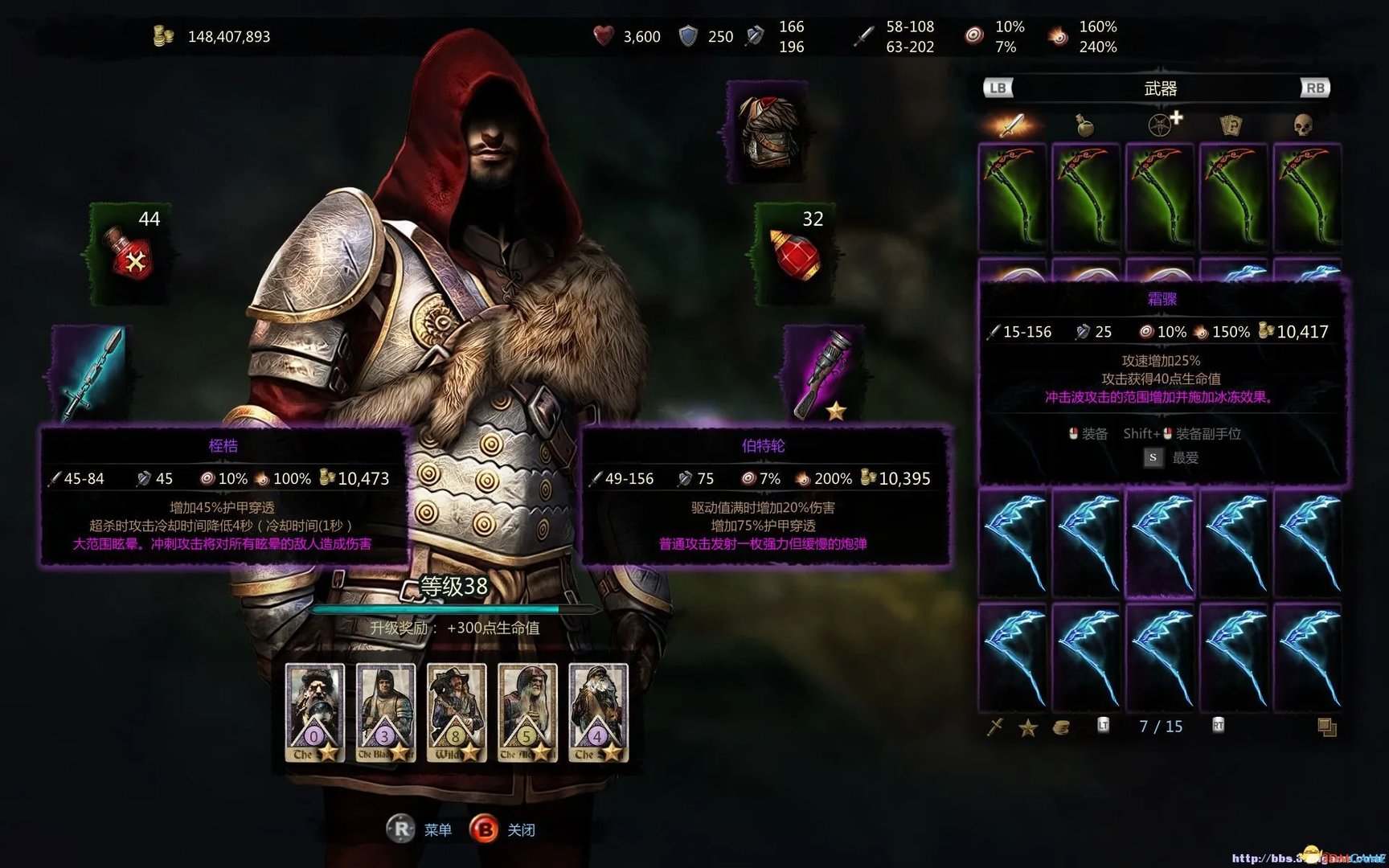Sort inventory using the sword icon

click(995, 727)
